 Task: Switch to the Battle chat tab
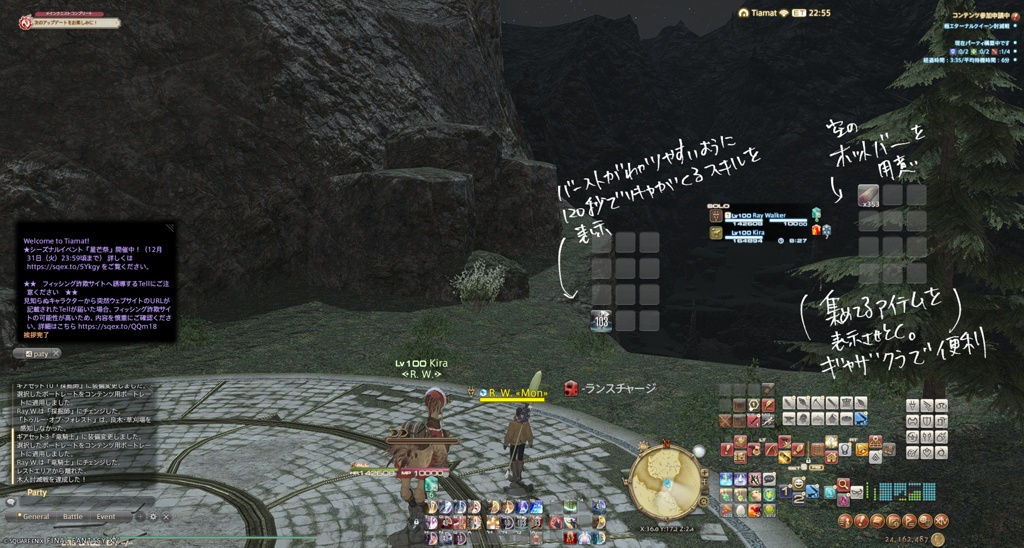click(73, 516)
